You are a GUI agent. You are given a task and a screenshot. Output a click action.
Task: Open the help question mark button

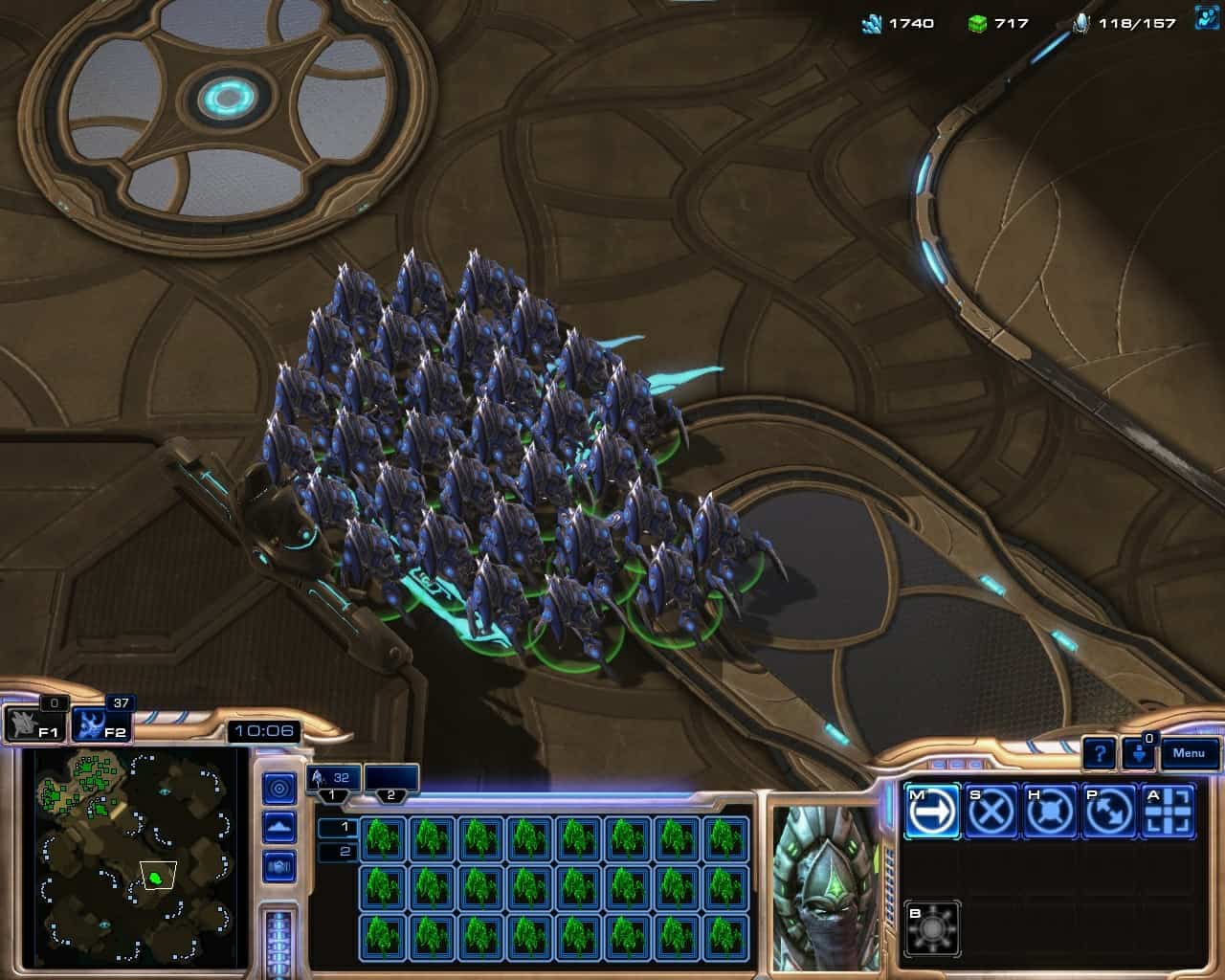(x=1100, y=753)
